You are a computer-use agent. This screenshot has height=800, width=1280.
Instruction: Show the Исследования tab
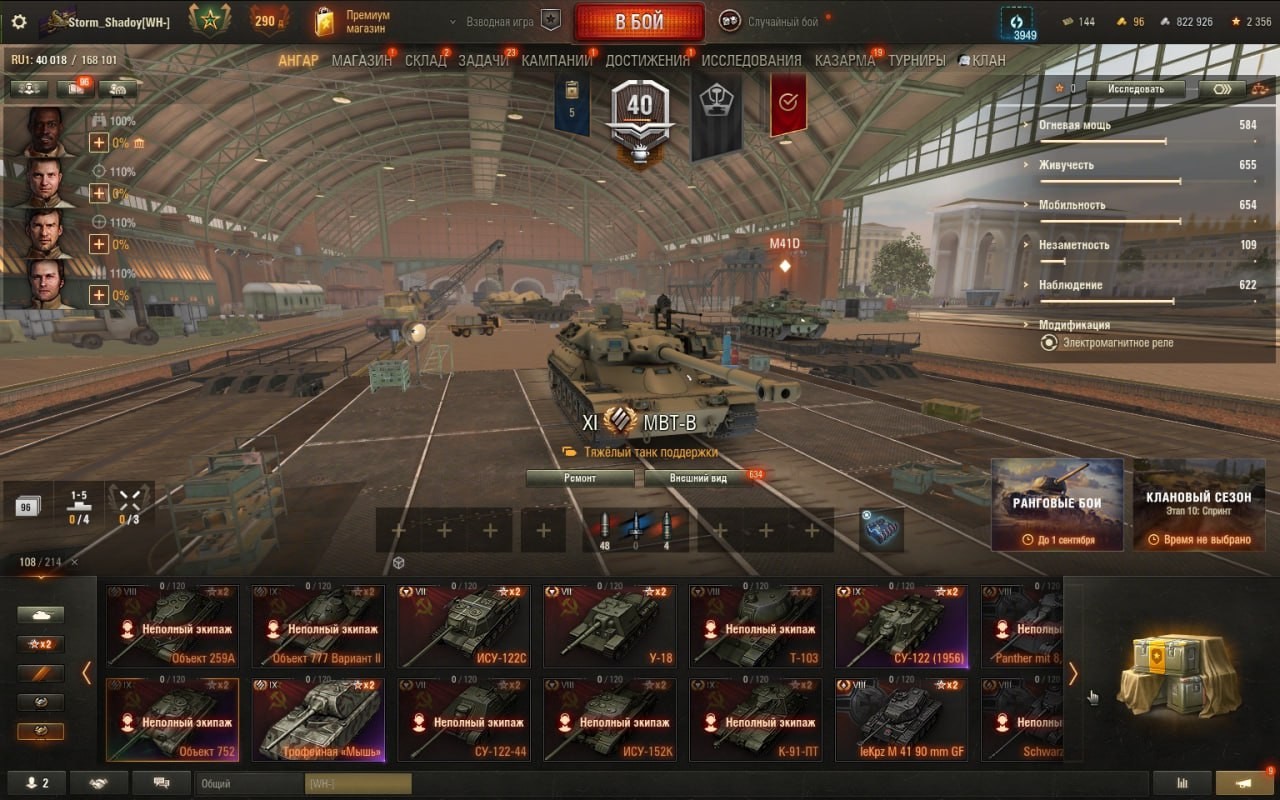[751, 60]
